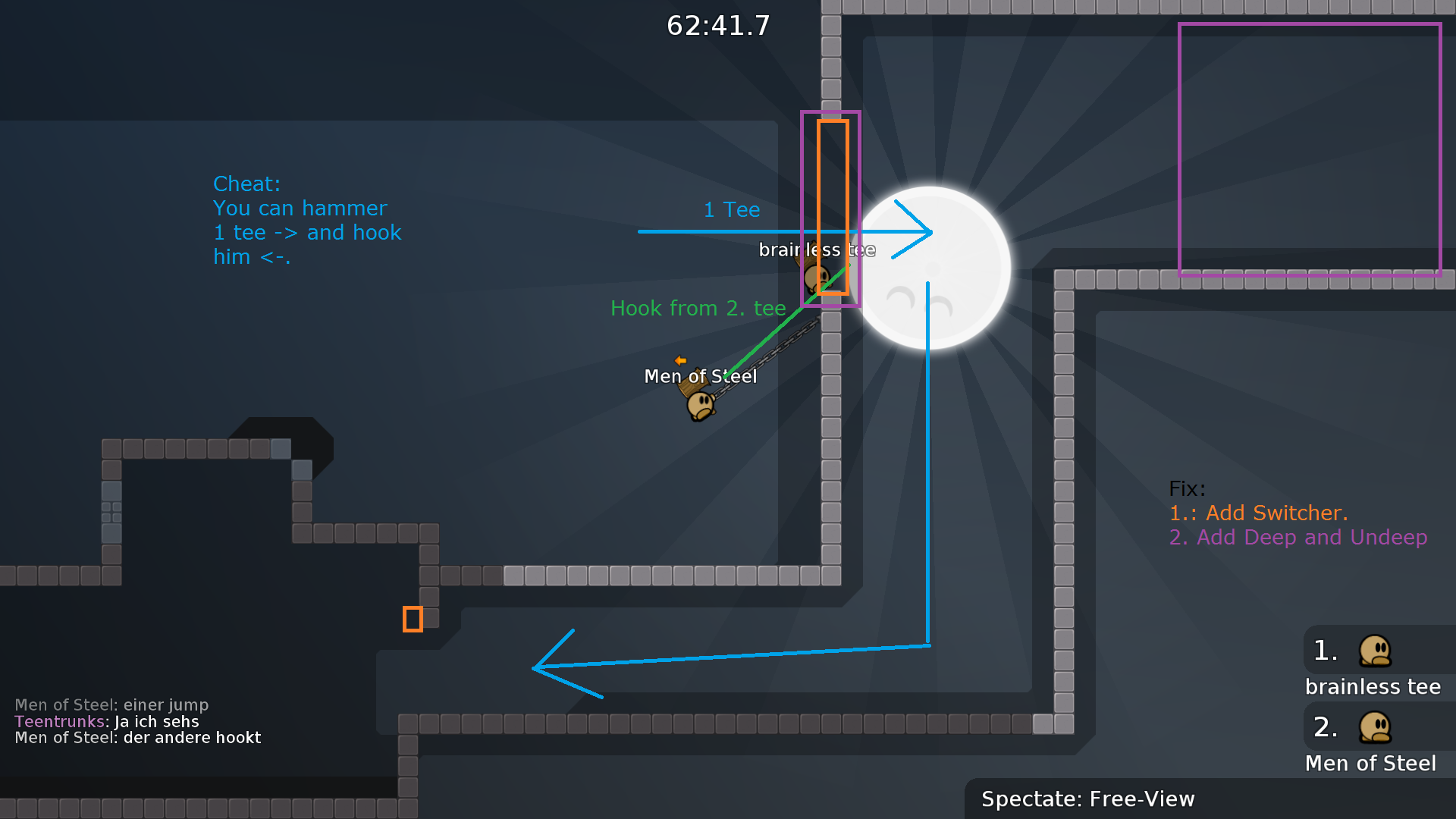Toggle the small orange square on the ledge
Image resolution: width=1456 pixels, height=819 pixels.
[414, 619]
